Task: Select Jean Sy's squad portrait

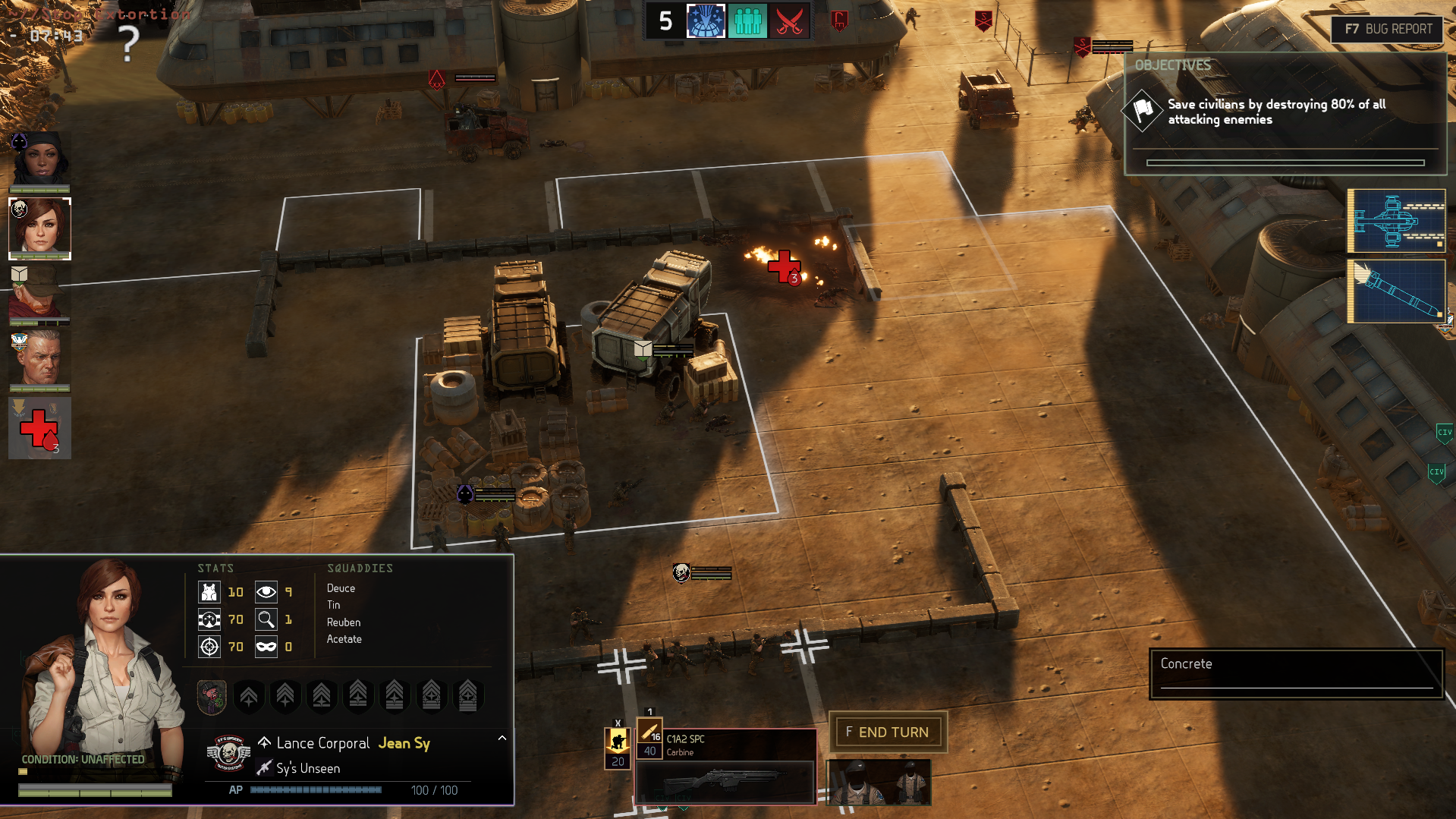Action: [x=39, y=228]
